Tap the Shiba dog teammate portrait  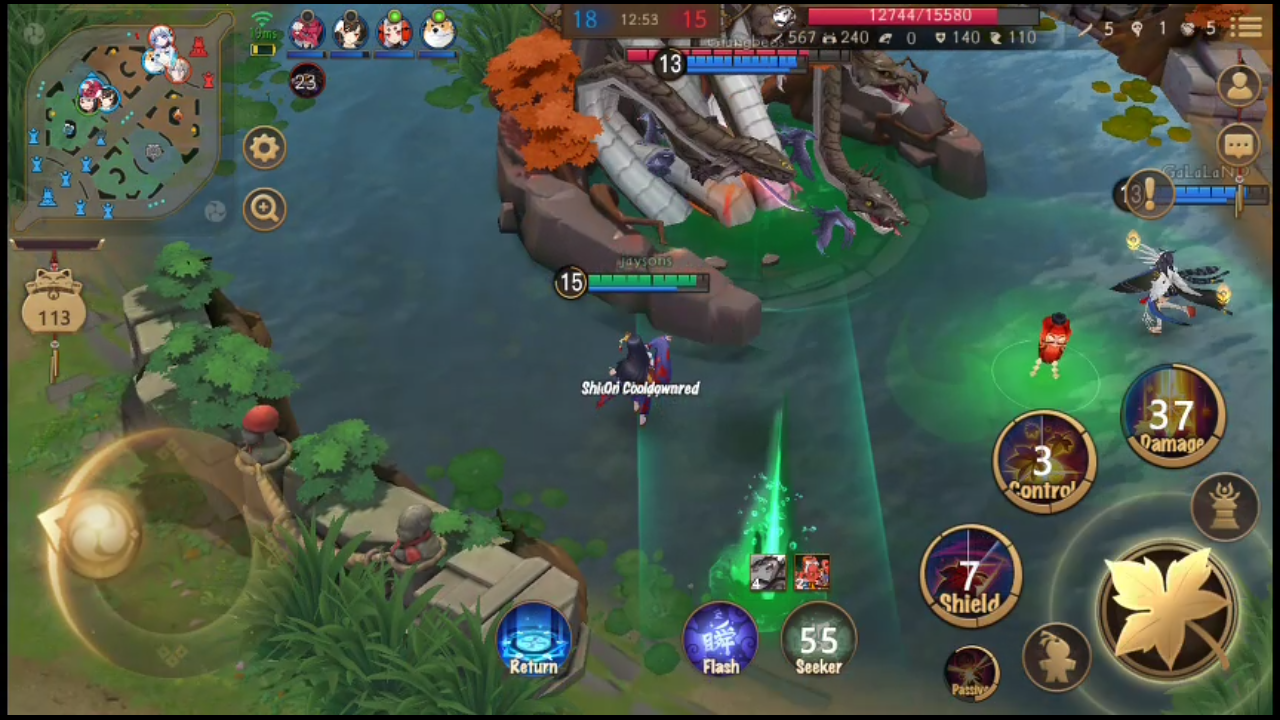437,32
